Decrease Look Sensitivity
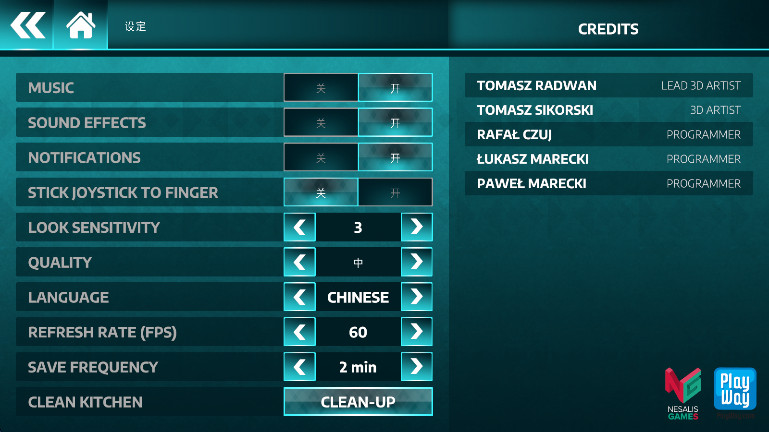This screenshot has height=432, width=769. [299, 227]
